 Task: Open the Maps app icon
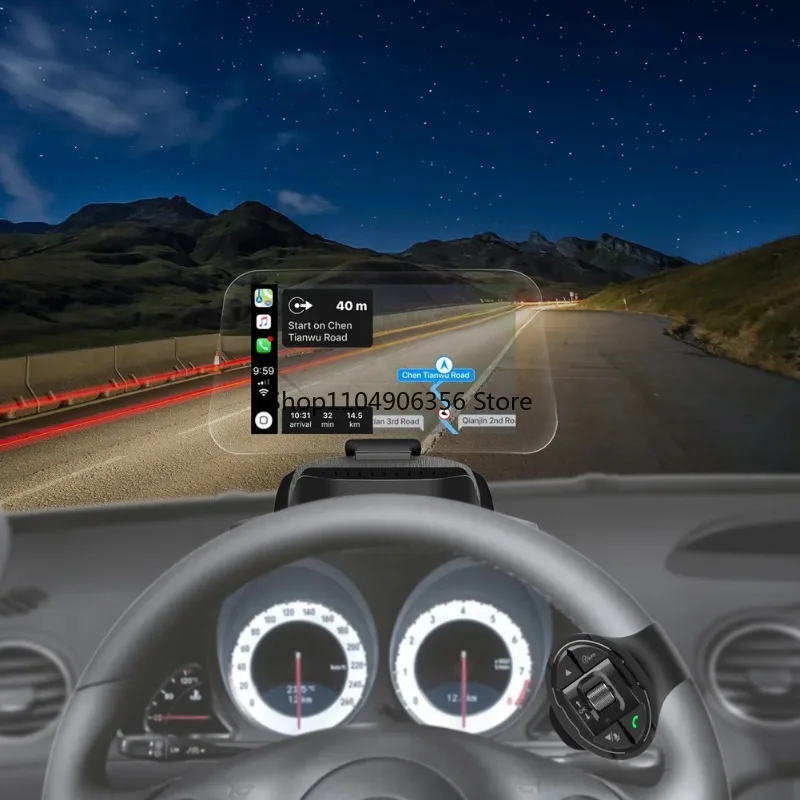263,298
